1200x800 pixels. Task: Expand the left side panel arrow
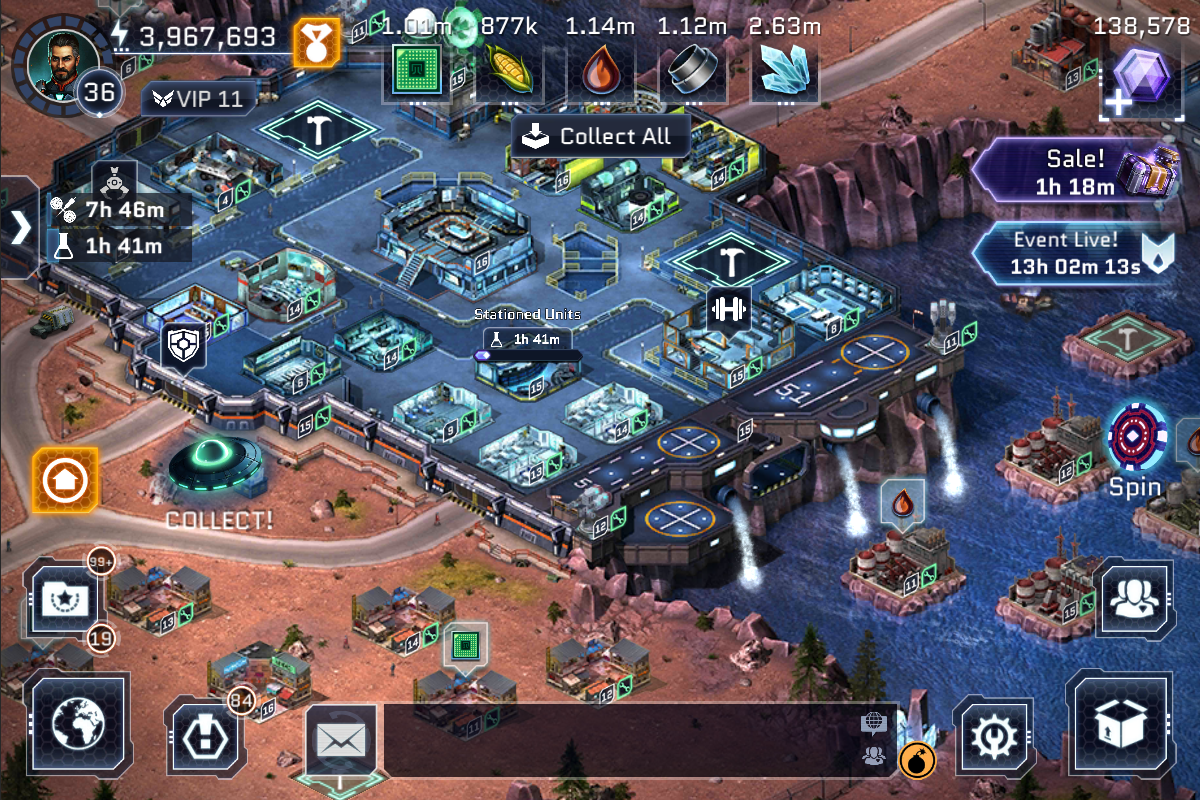pos(20,228)
